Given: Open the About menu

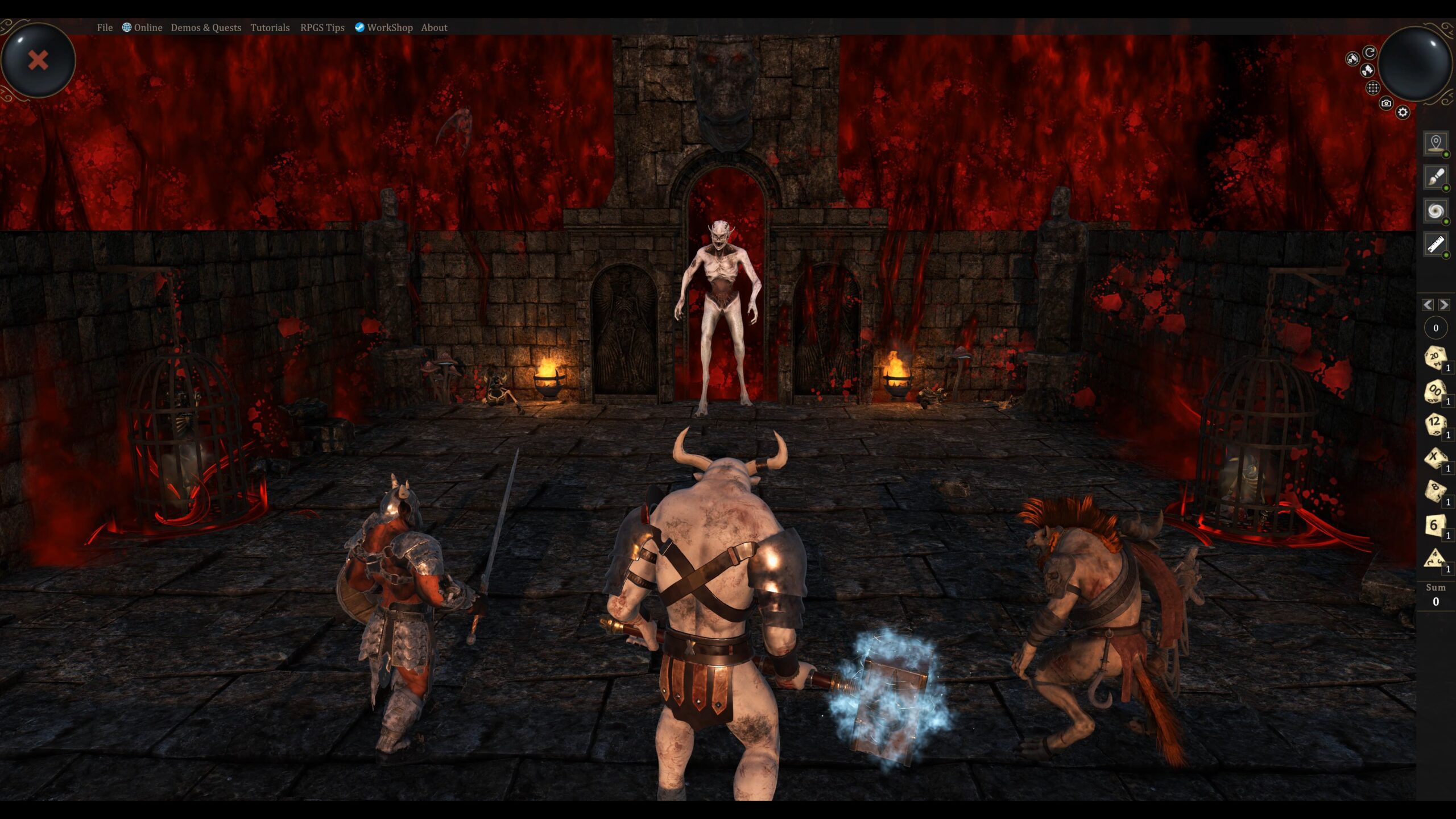Looking at the screenshot, I should click(x=434, y=27).
